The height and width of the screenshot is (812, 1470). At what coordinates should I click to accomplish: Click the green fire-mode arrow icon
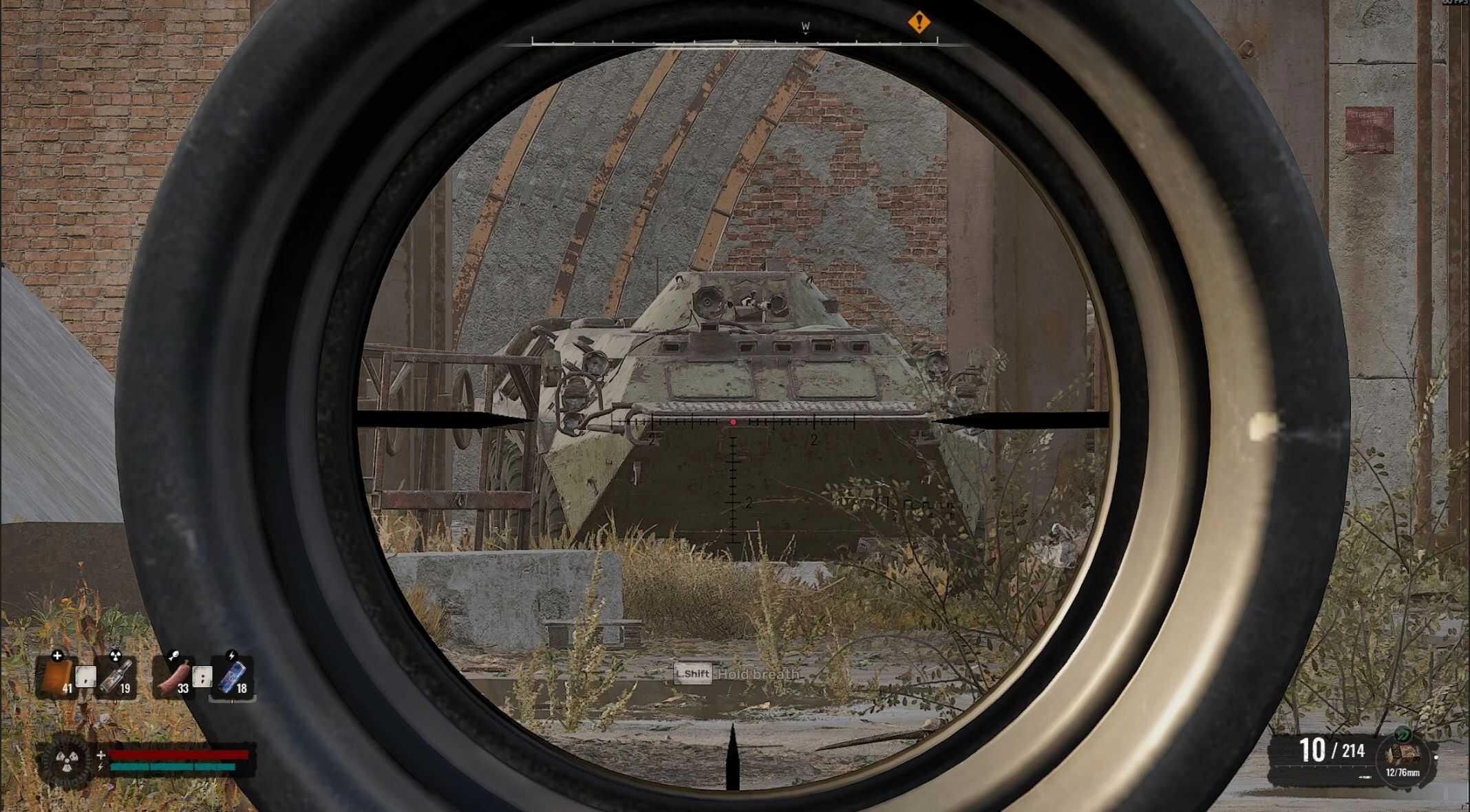click(x=1403, y=734)
